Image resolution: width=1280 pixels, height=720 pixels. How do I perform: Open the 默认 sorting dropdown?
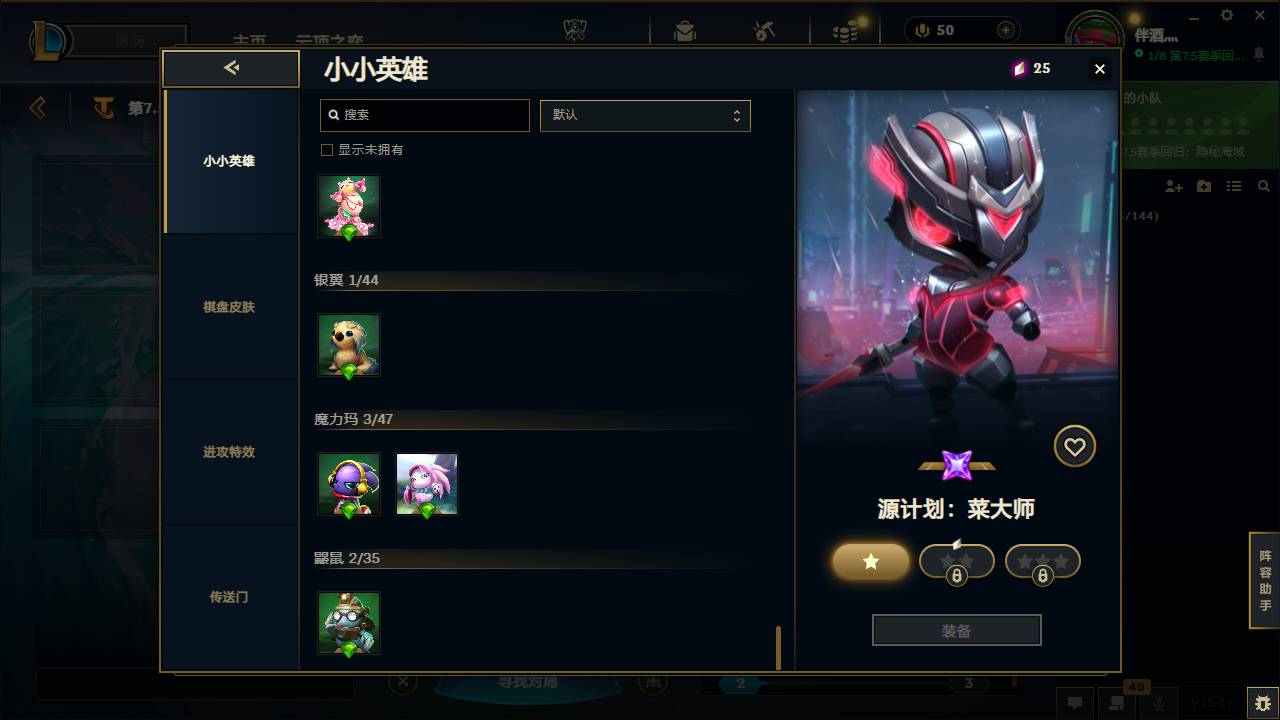click(x=645, y=115)
